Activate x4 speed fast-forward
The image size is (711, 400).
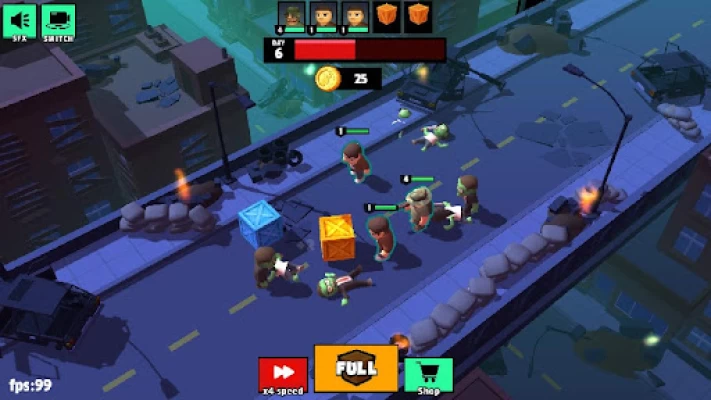tap(283, 374)
